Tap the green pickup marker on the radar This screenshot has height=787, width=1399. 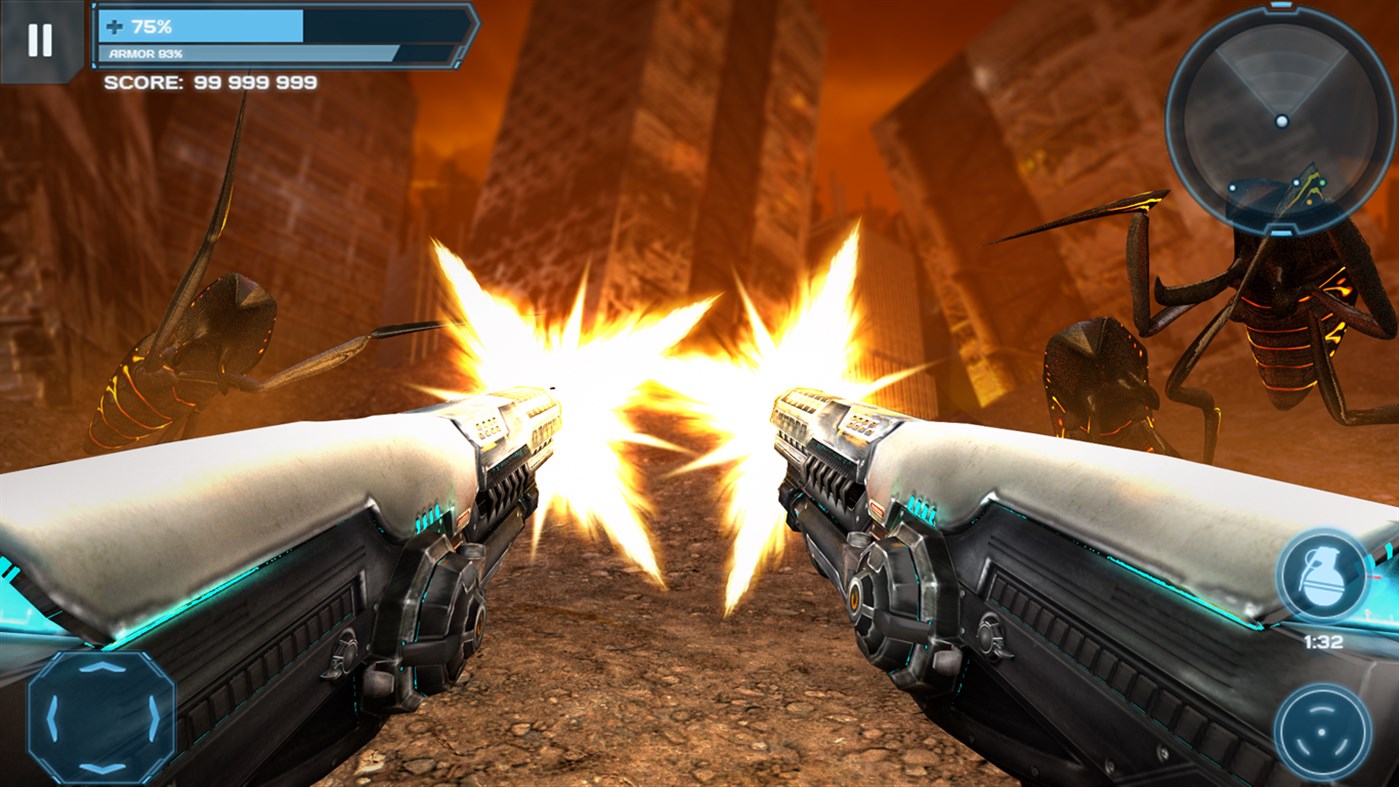coord(1322,182)
